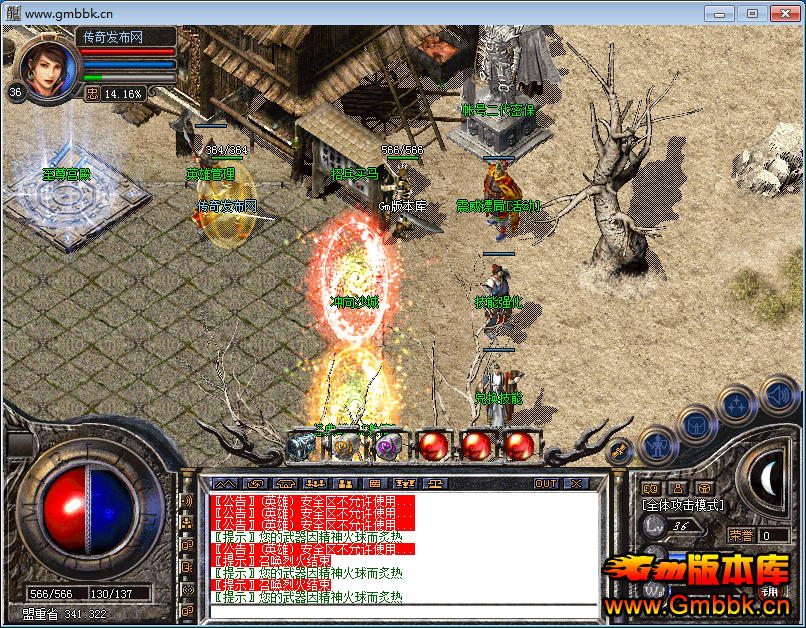Use the orange swirl scroll in belt
The height and width of the screenshot is (628, 806).
[345, 445]
